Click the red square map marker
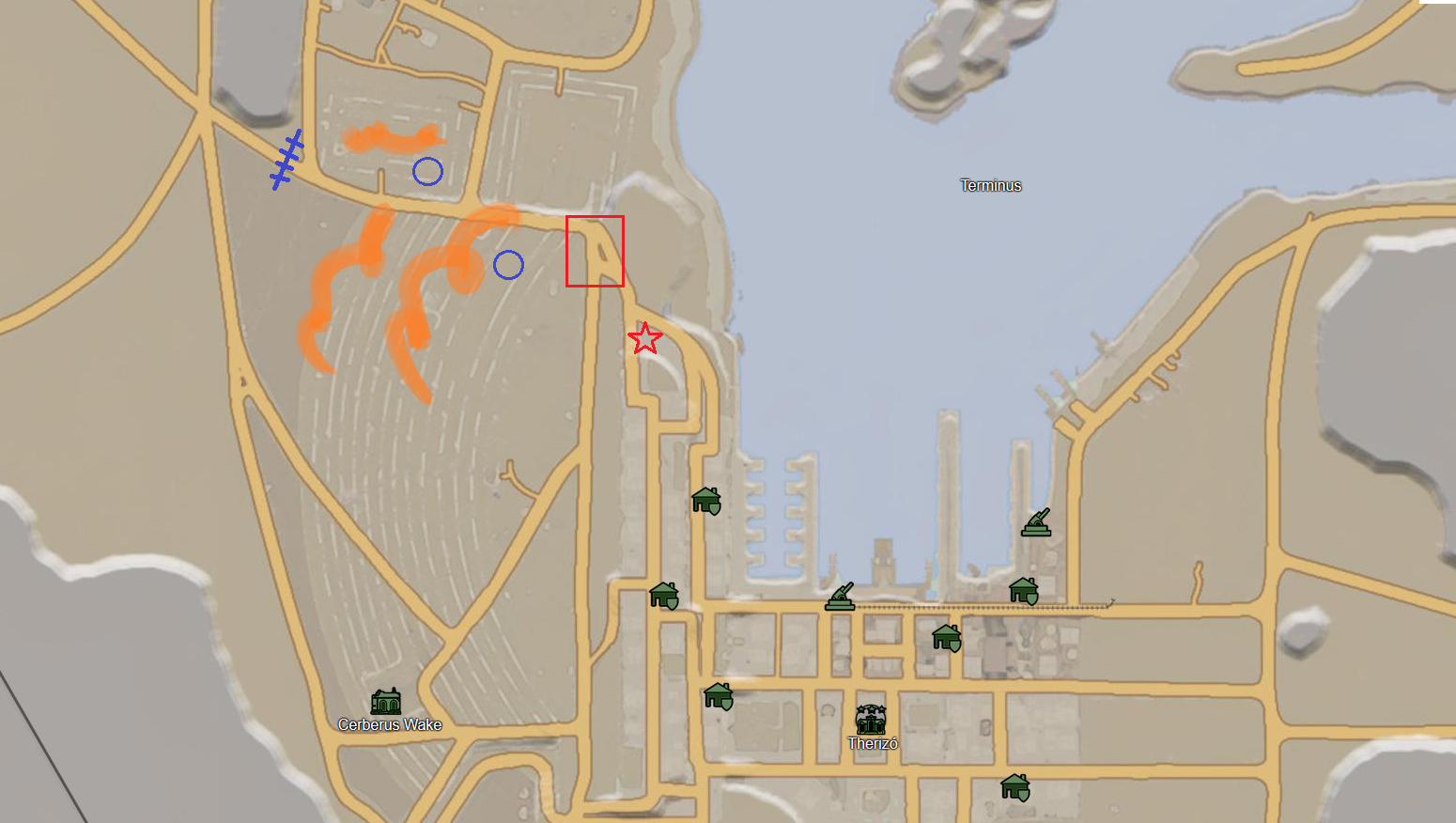The width and height of the screenshot is (1456, 823). click(595, 251)
